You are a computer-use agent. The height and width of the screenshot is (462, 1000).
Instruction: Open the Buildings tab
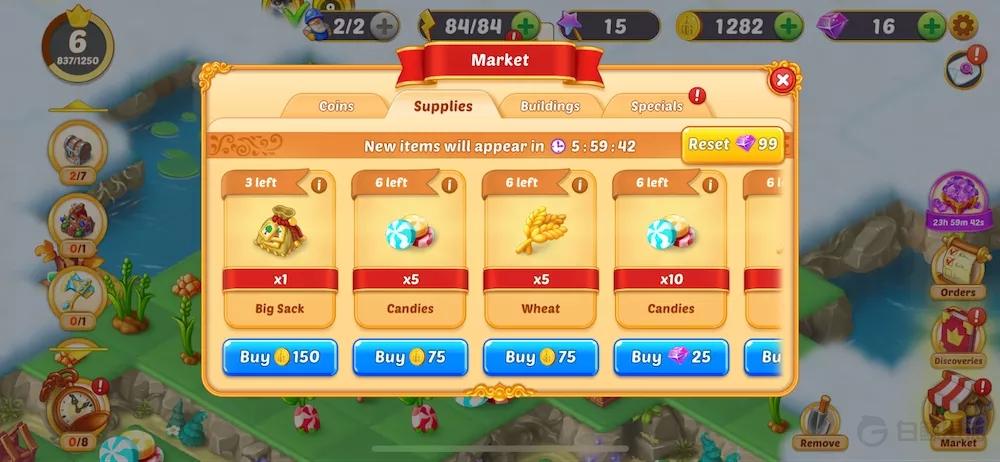coord(550,106)
